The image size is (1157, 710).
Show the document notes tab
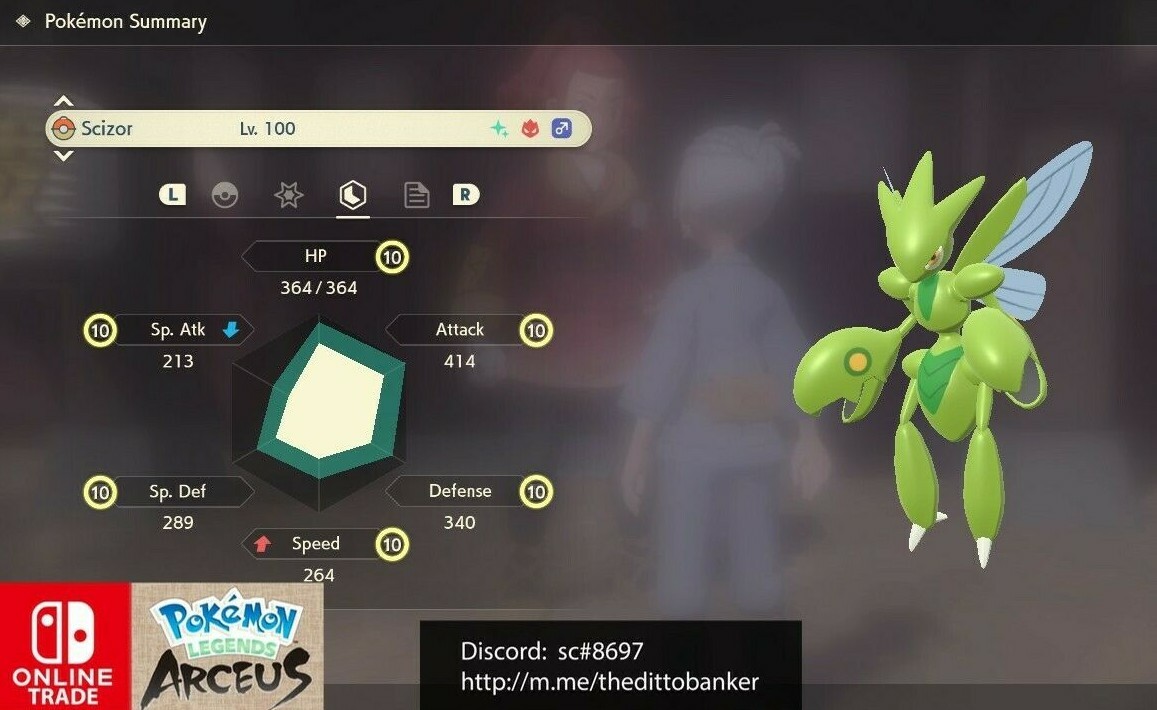(416, 195)
